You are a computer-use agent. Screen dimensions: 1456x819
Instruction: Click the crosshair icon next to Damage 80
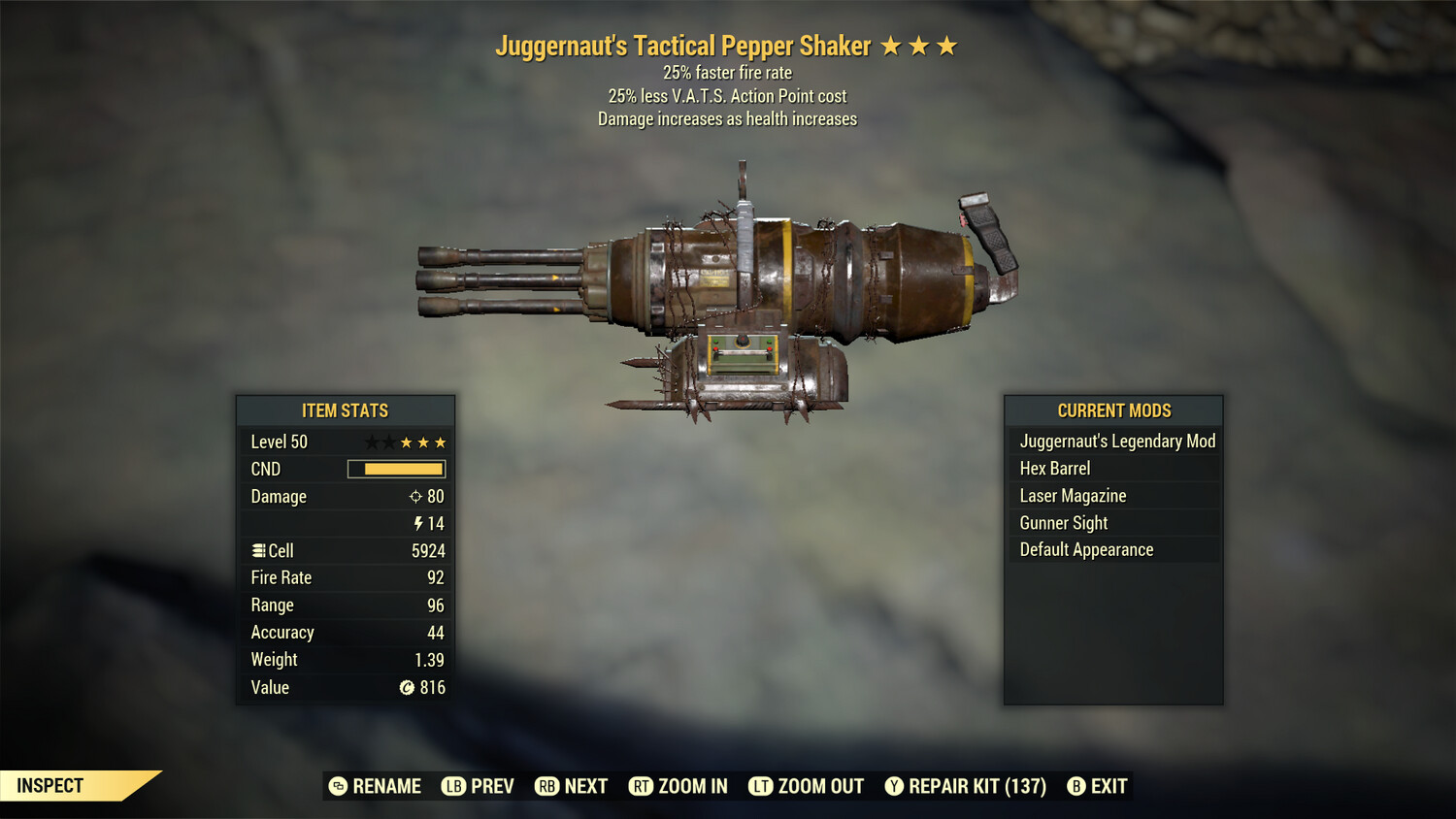tap(417, 496)
